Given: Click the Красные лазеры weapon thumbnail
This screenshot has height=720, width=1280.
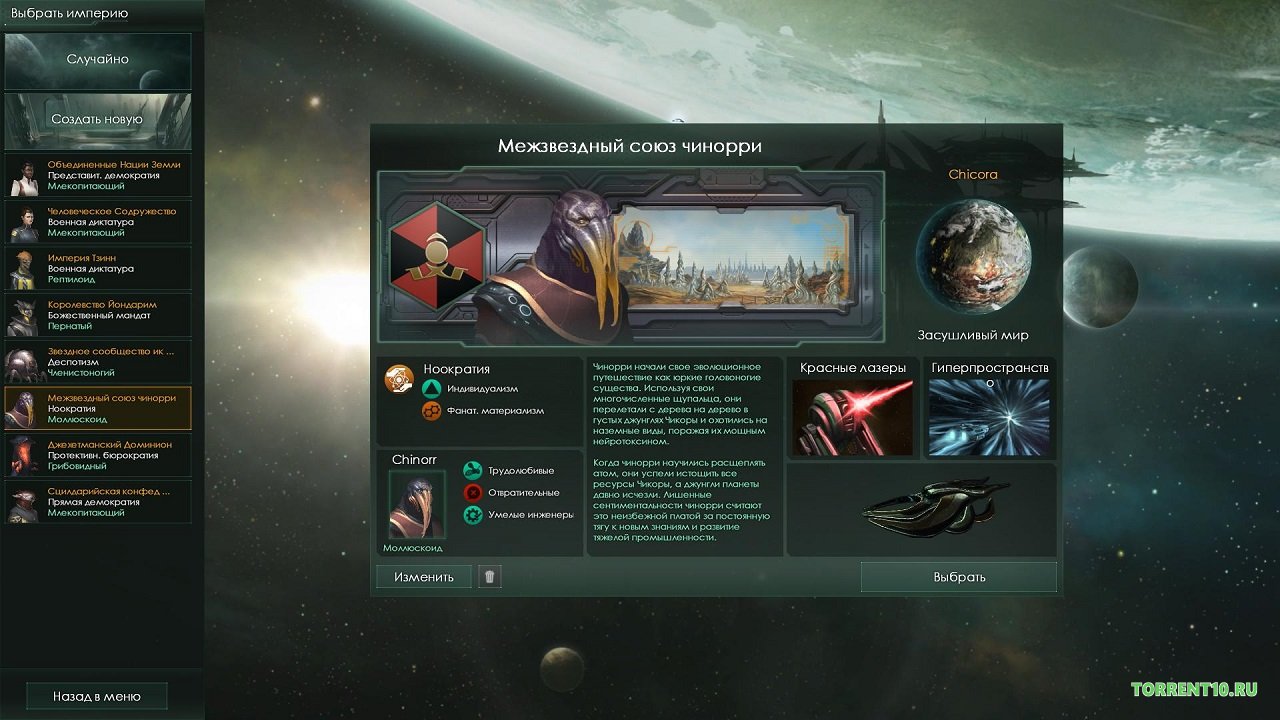Looking at the screenshot, I should 853,417.
